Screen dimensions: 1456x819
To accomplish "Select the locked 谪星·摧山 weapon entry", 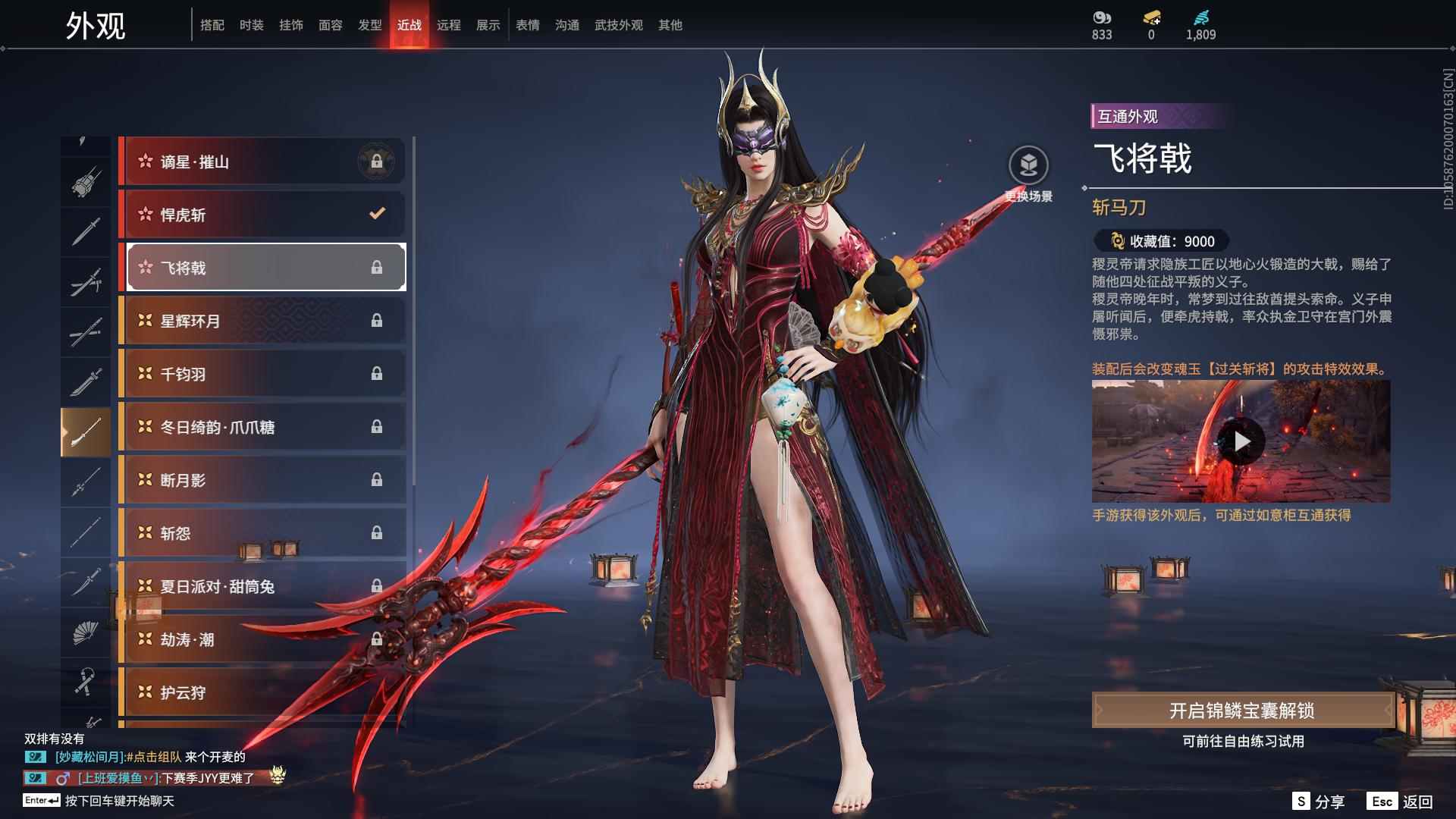I will point(262,162).
